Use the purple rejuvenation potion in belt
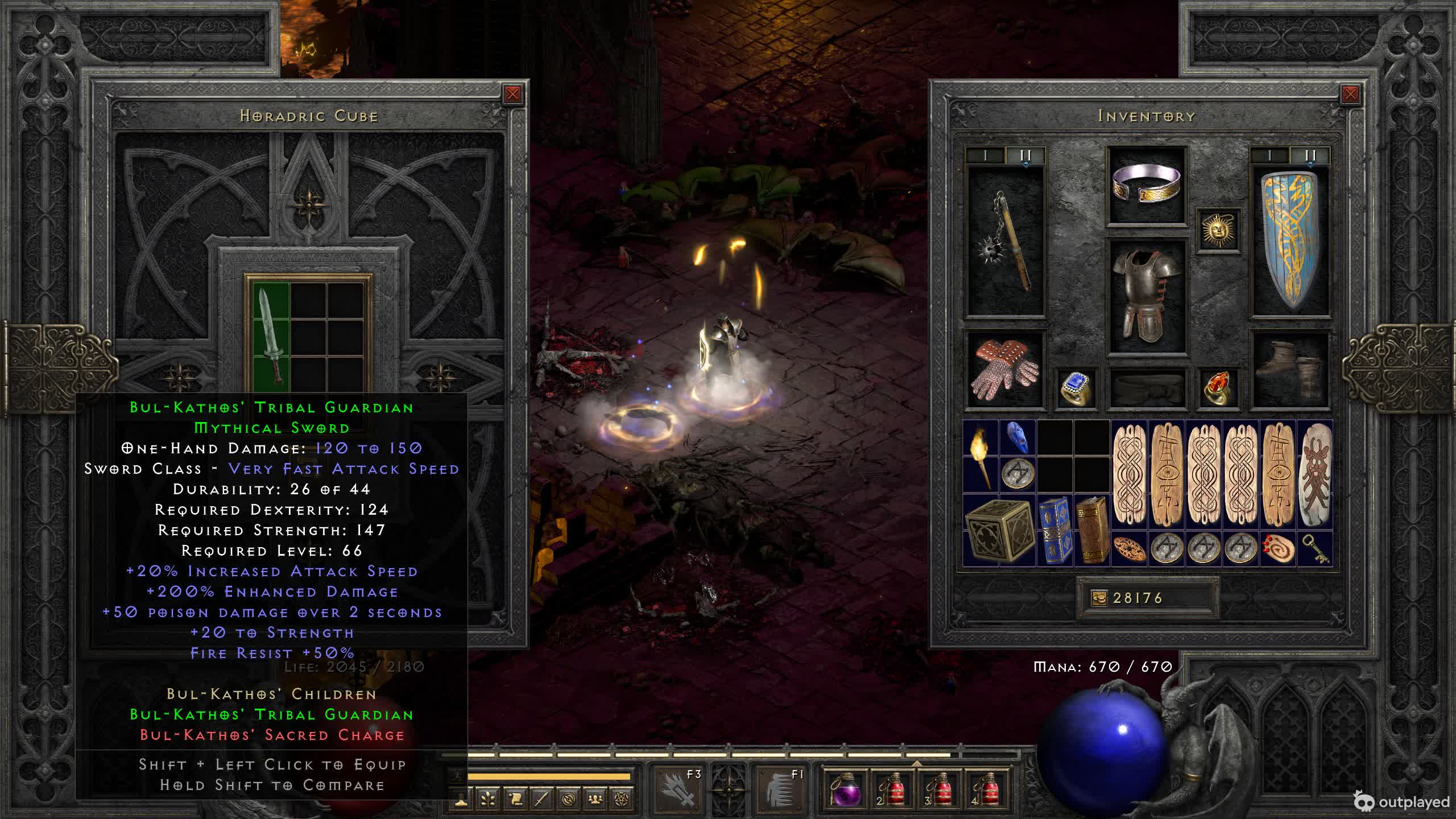 click(844, 789)
